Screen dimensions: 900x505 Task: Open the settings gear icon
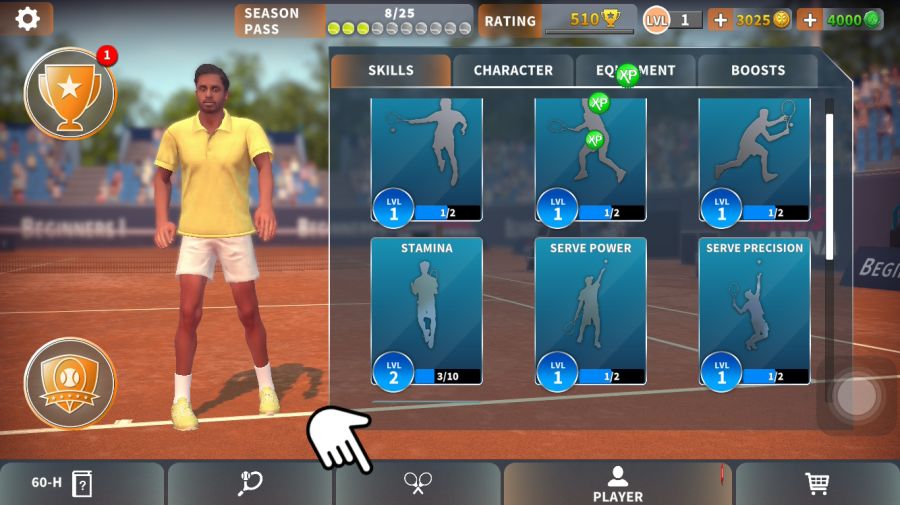click(x=27, y=18)
